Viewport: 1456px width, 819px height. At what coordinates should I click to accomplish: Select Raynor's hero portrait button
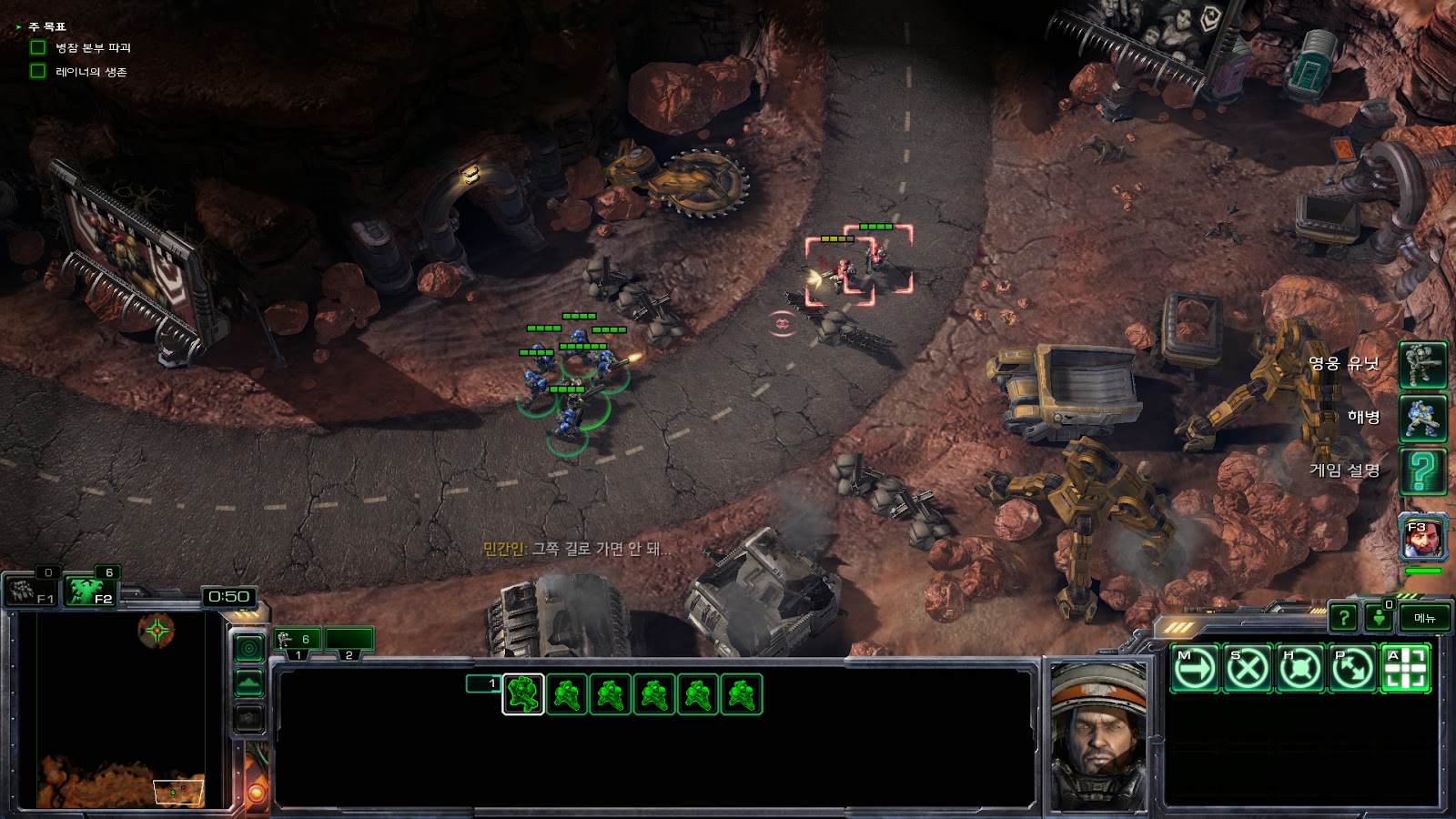(x=1422, y=538)
